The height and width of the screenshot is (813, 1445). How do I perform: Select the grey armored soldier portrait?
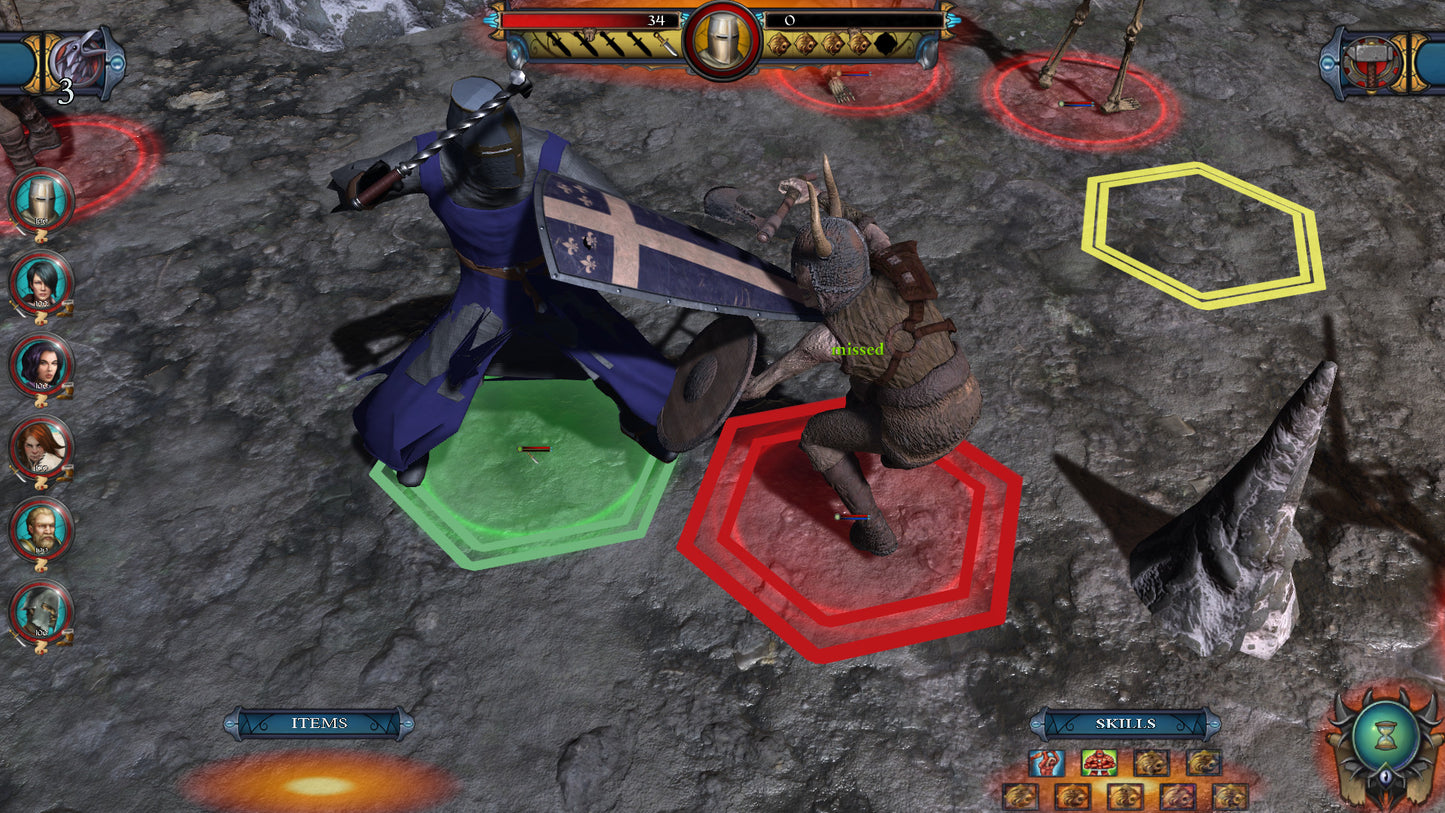point(41,611)
